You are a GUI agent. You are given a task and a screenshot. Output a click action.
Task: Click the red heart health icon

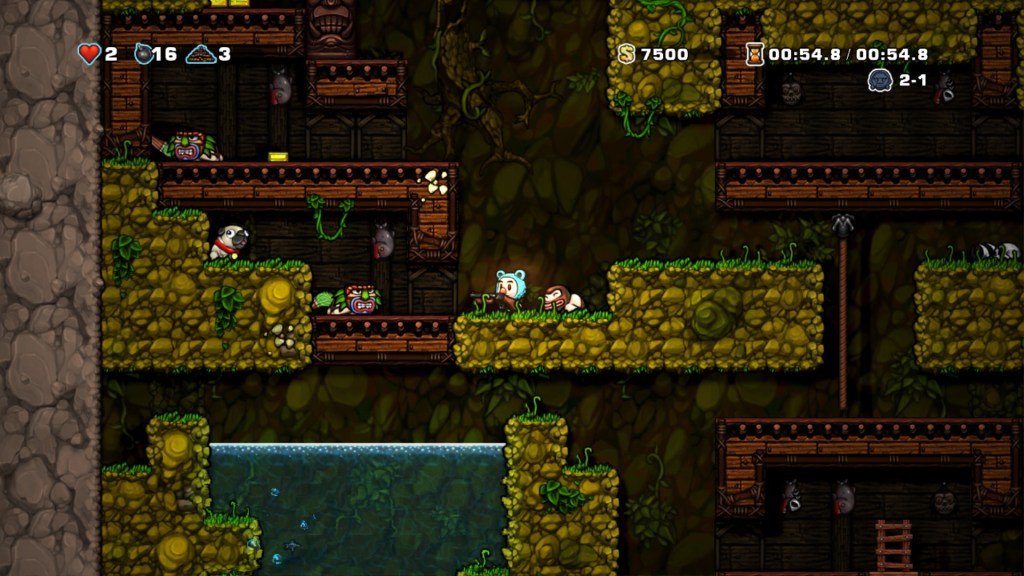pyautogui.click(x=90, y=53)
